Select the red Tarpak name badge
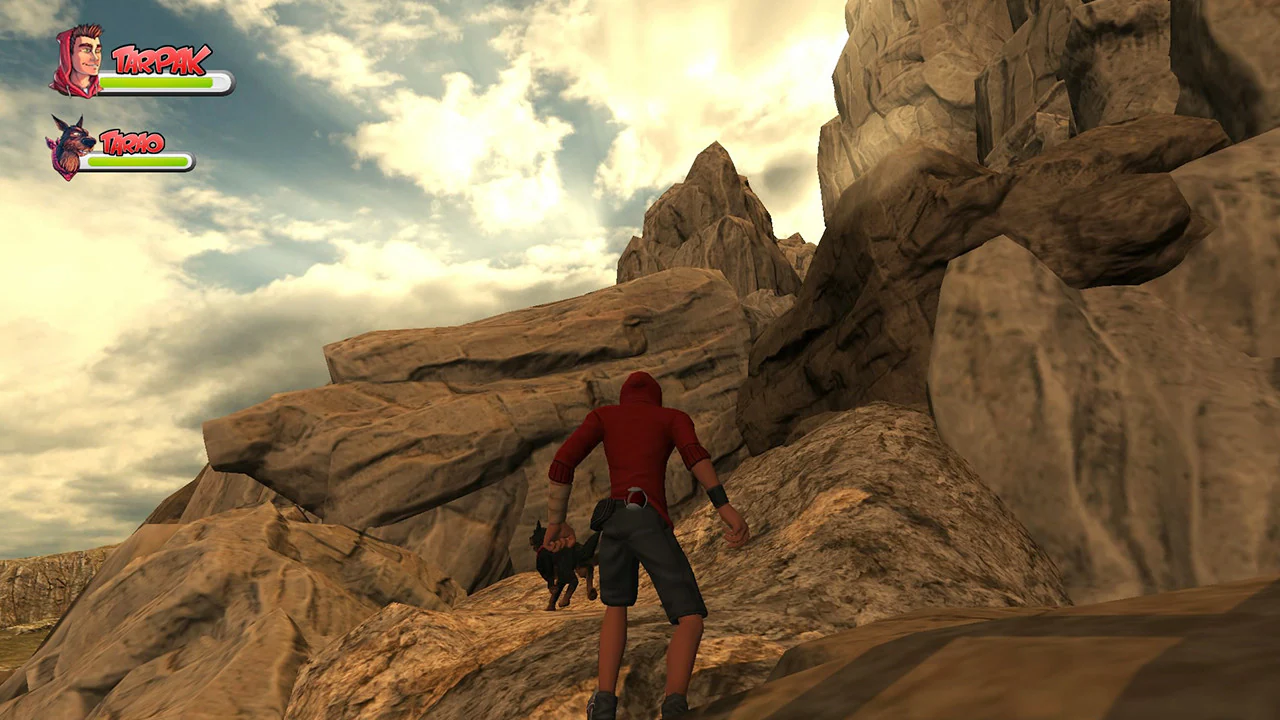Image resolution: width=1280 pixels, height=720 pixels. (160, 57)
